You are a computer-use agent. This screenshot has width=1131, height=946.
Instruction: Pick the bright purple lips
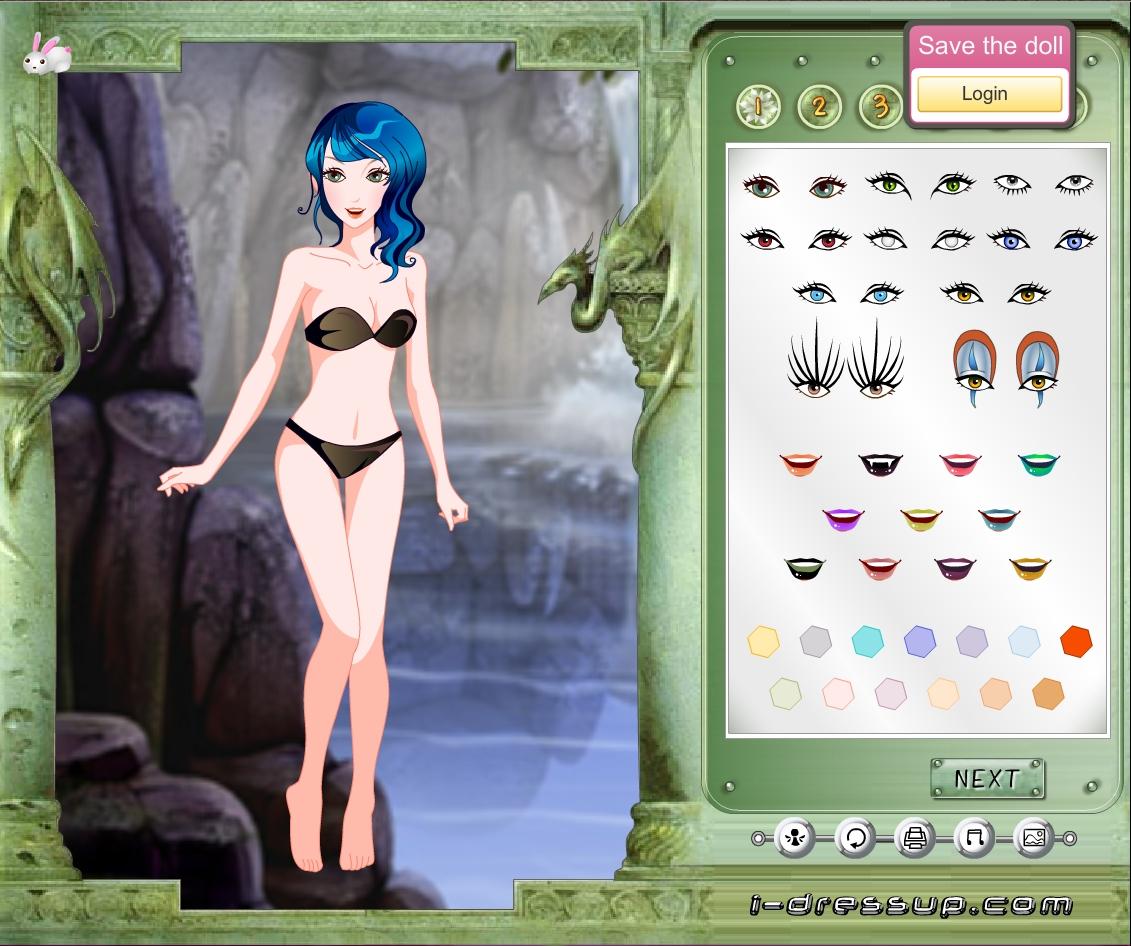point(843,518)
